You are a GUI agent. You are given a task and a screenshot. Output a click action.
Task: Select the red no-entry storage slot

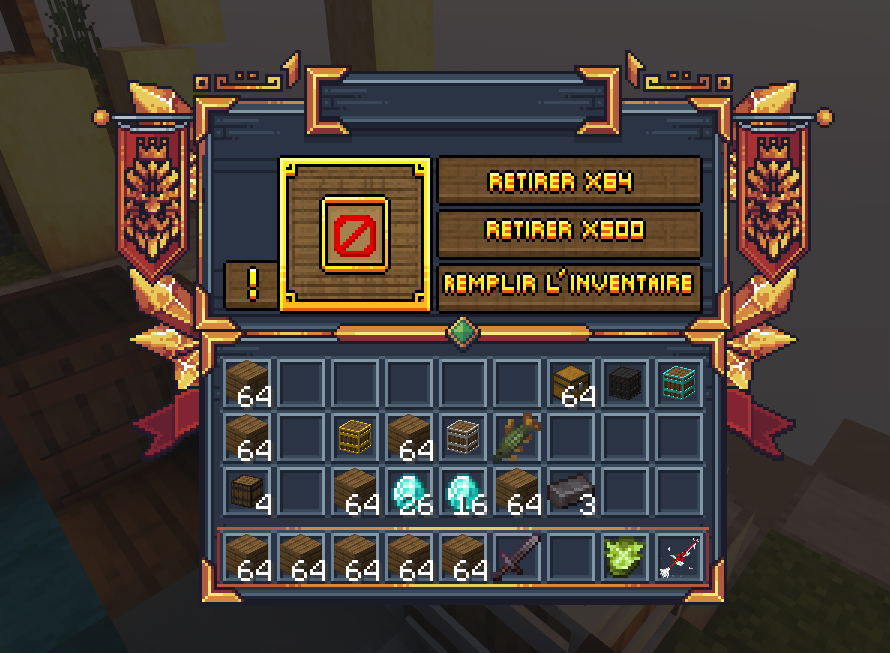click(355, 235)
